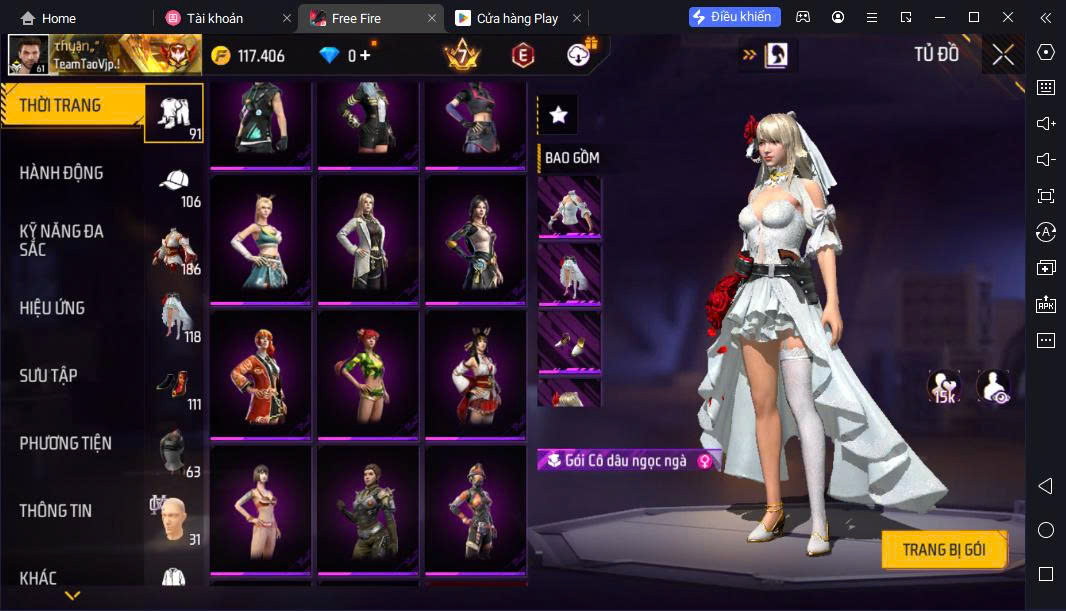Click the Điều khiển emulator button

pyautogui.click(x=734, y=17)
